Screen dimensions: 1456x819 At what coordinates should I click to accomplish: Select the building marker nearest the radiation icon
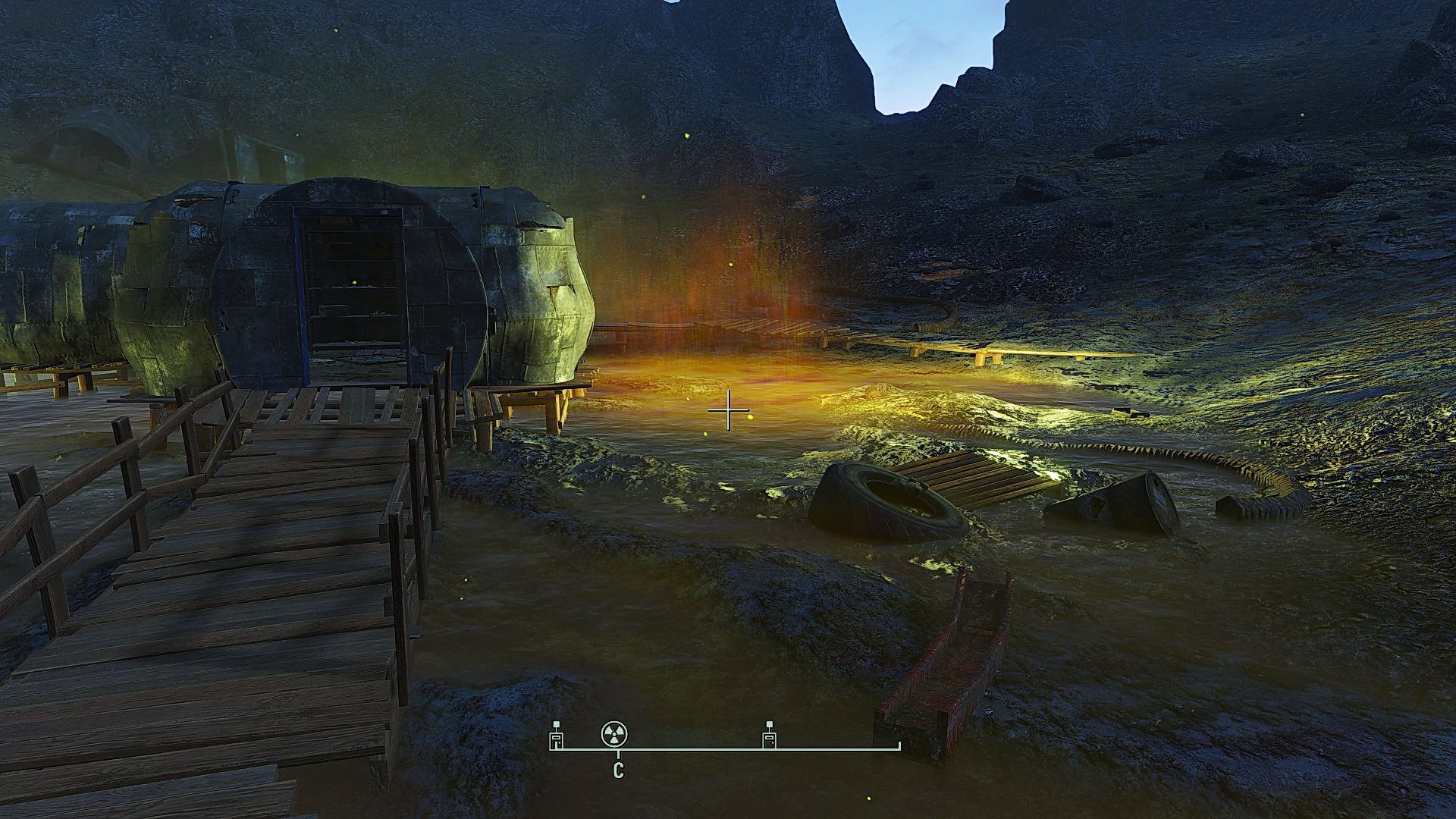tap(557, 736)
